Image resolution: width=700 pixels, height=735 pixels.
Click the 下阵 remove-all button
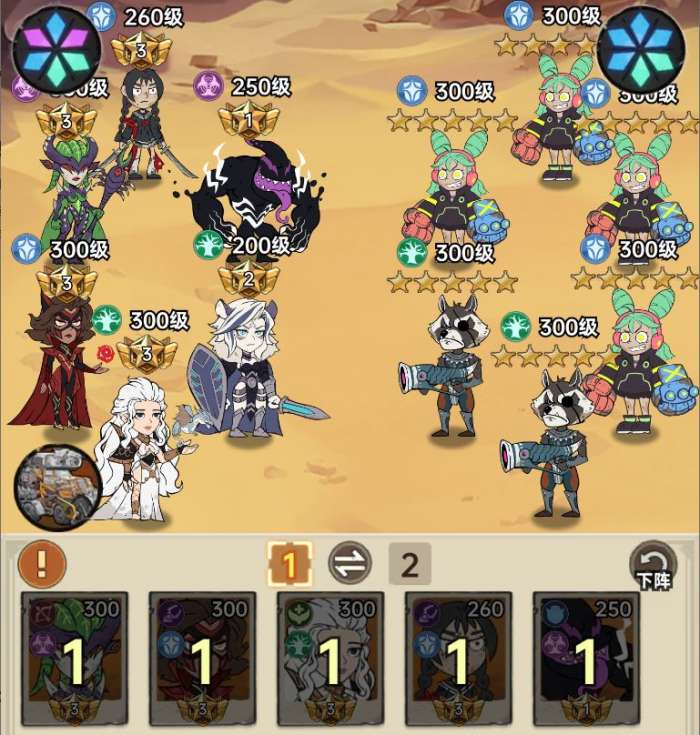click(656, 565)
